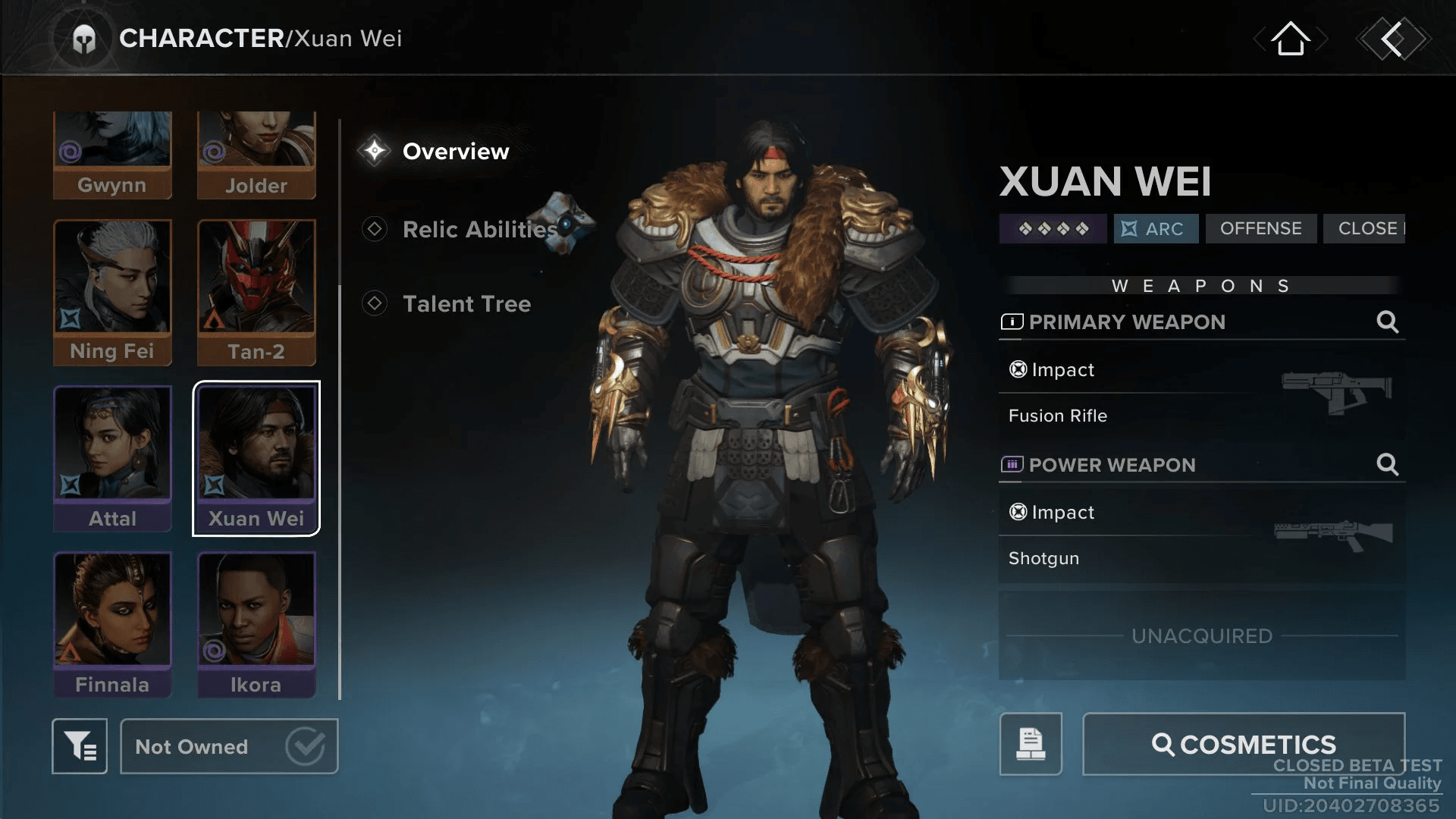
Task: Select the Arc element tag
Action: coord(1156,228)
